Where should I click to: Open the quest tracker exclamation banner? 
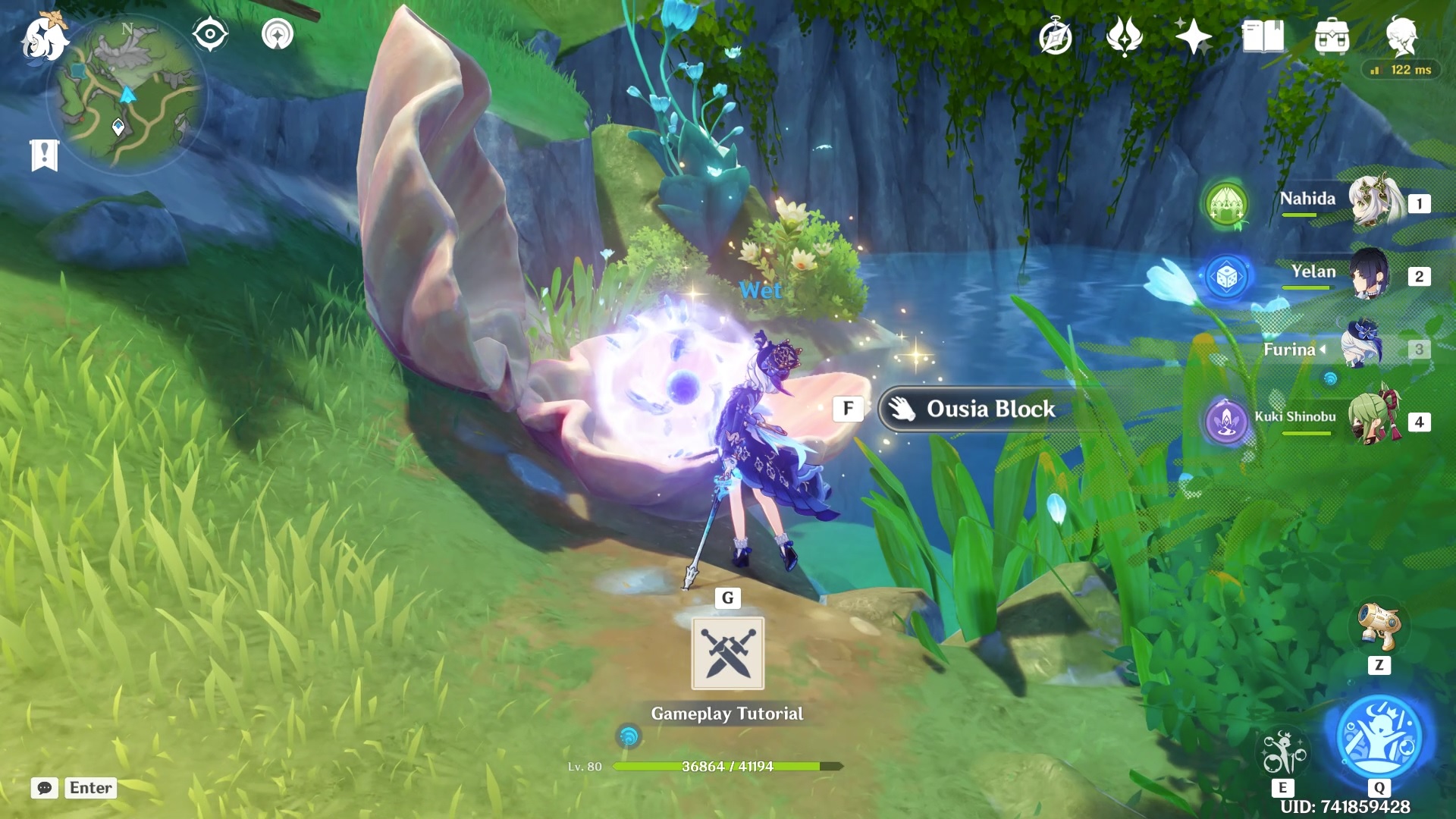[44, 155]
